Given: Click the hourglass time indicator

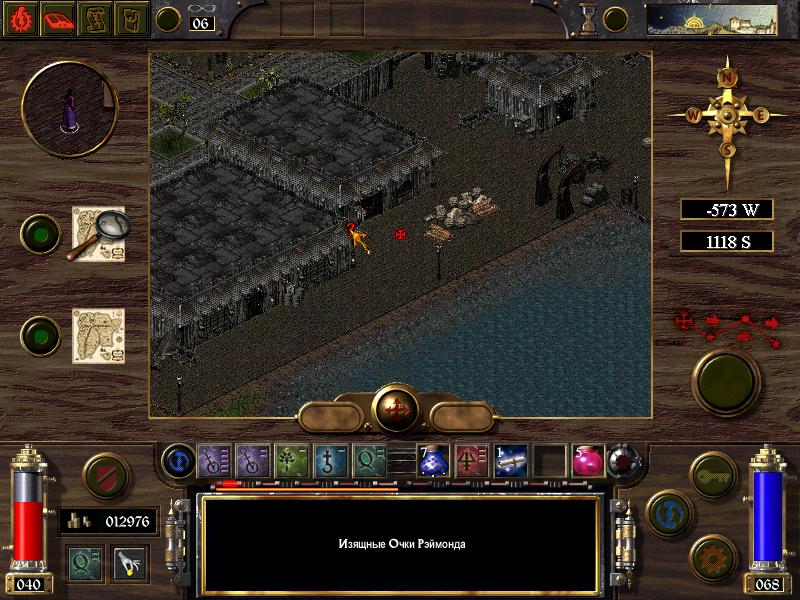Looking at the screenshot, I should 588,18.
